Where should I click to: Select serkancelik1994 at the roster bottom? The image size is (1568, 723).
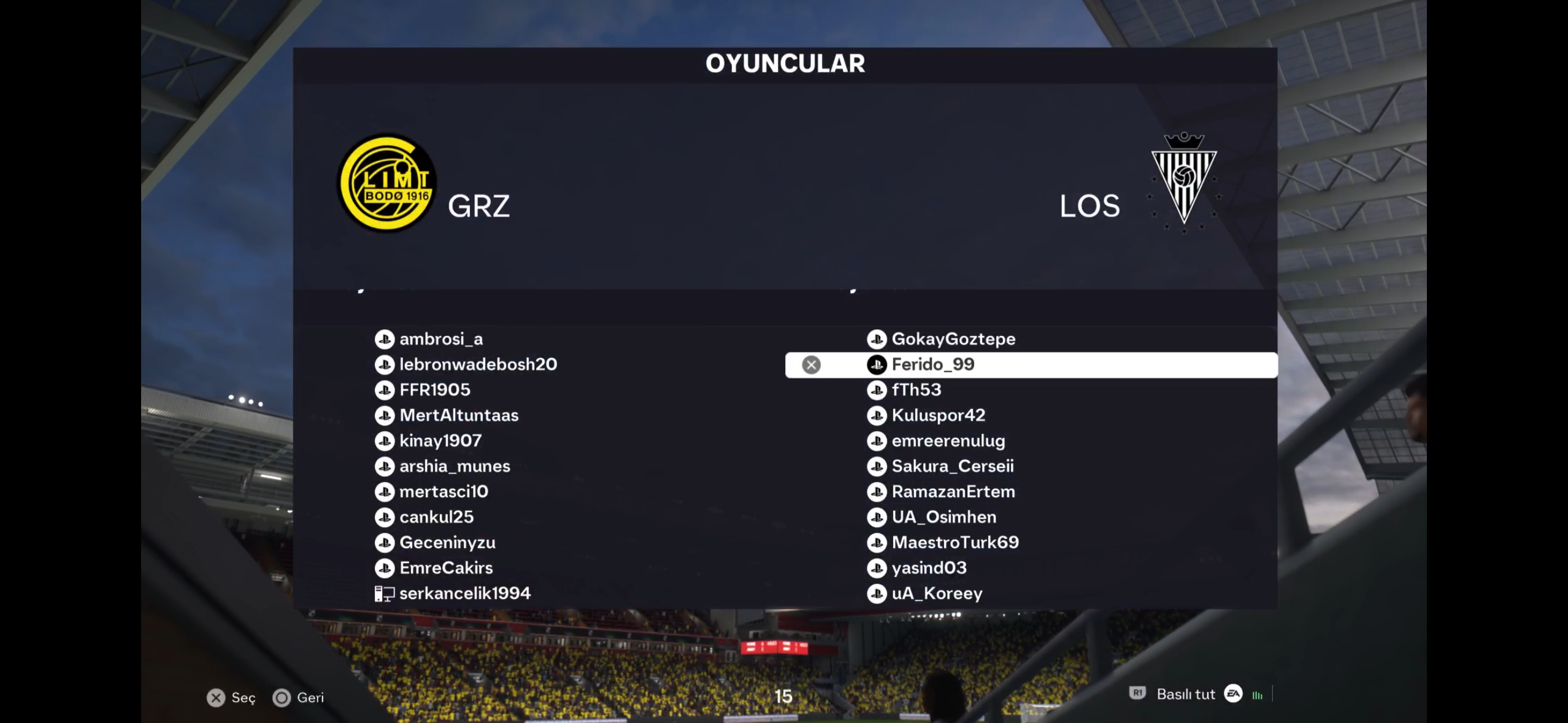(x=464, y=593)
